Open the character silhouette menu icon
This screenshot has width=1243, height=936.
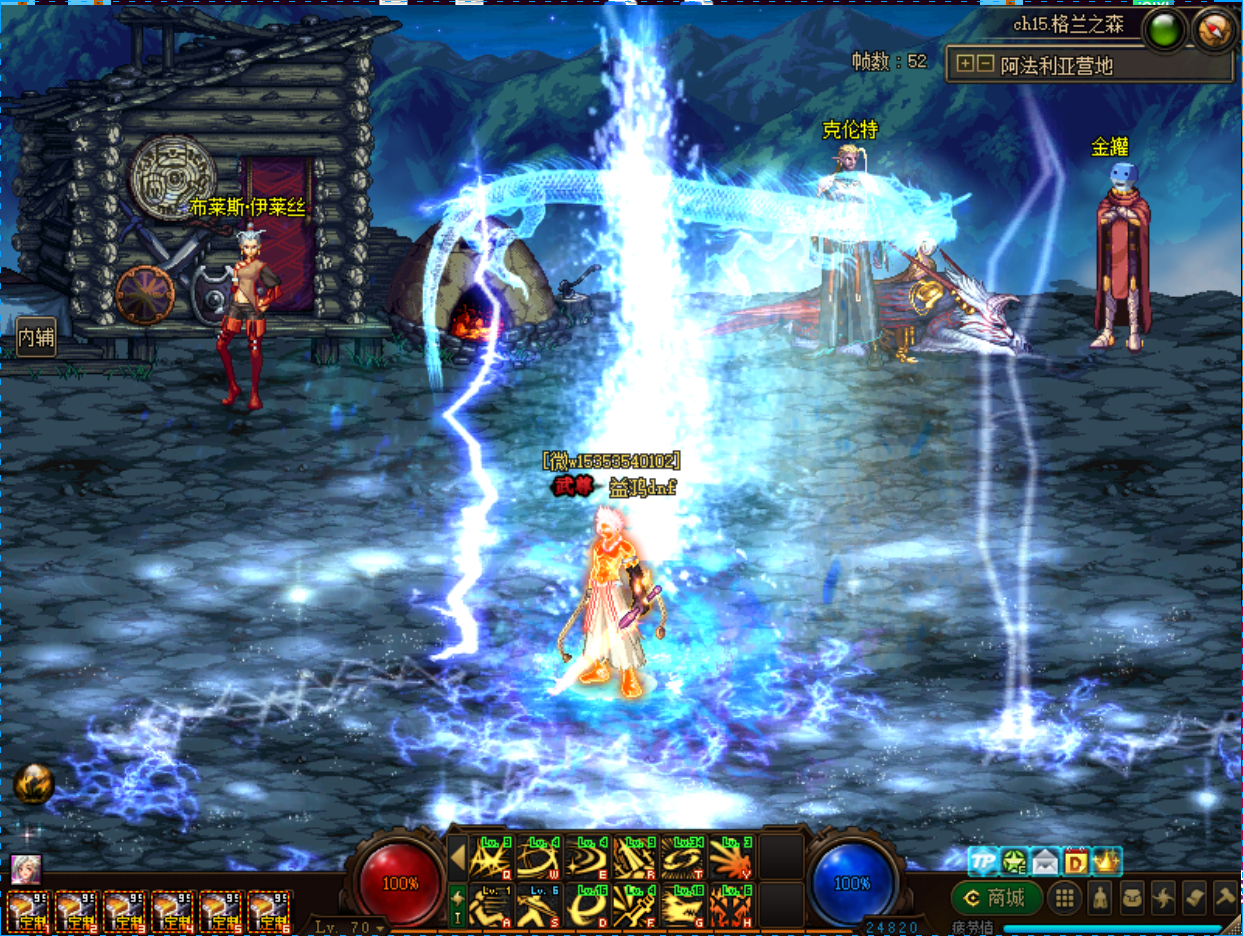coord(1101,897)
